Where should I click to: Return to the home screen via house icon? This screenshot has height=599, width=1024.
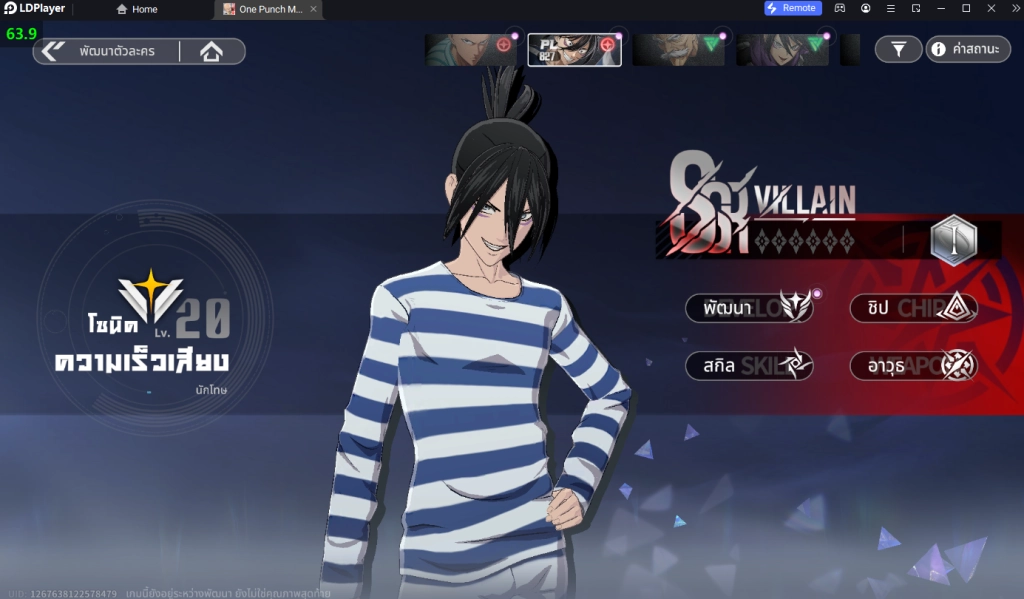pyautogui.click(x=211, y=51)
